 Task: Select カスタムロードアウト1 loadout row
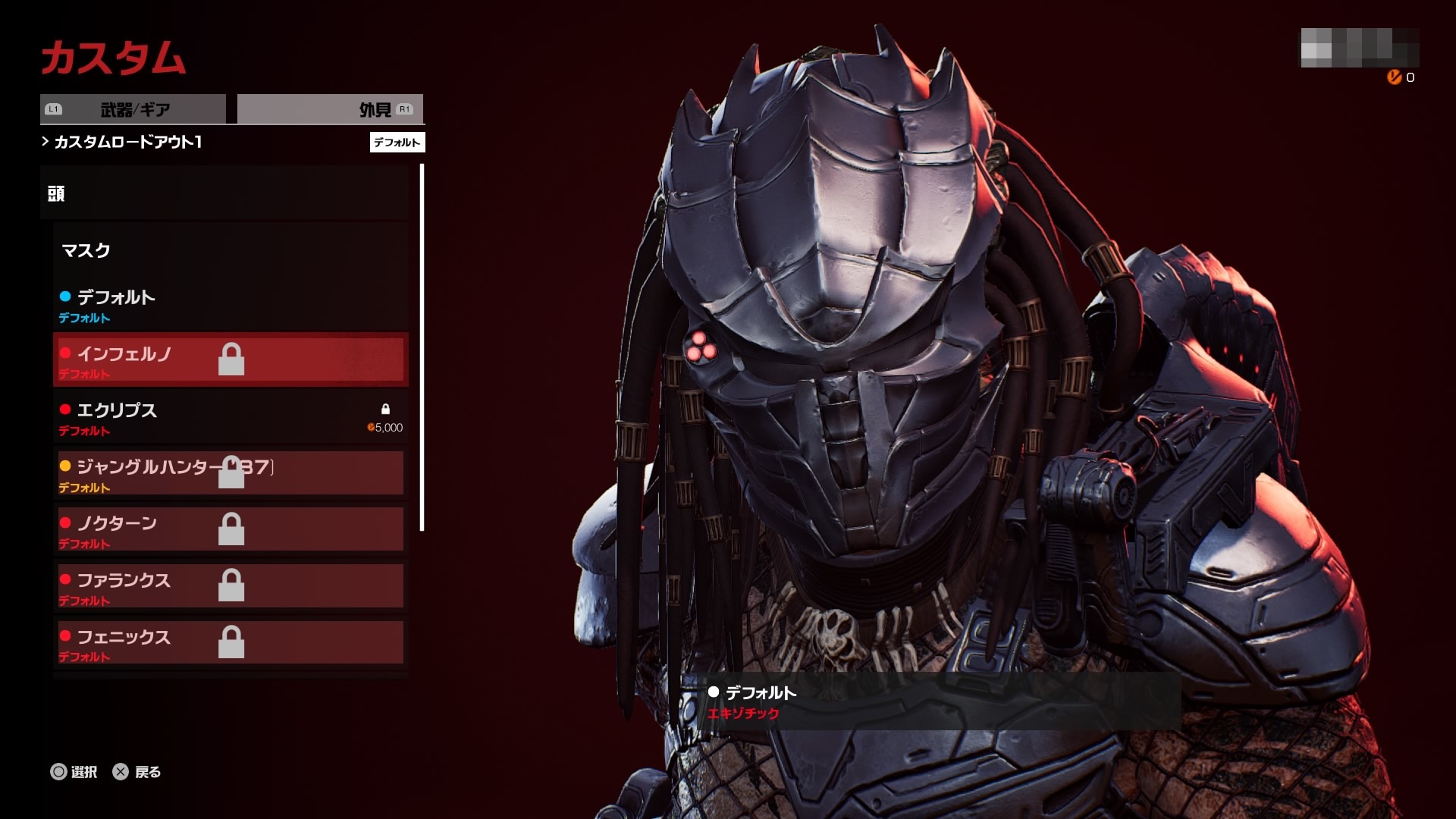coord(127,142)
